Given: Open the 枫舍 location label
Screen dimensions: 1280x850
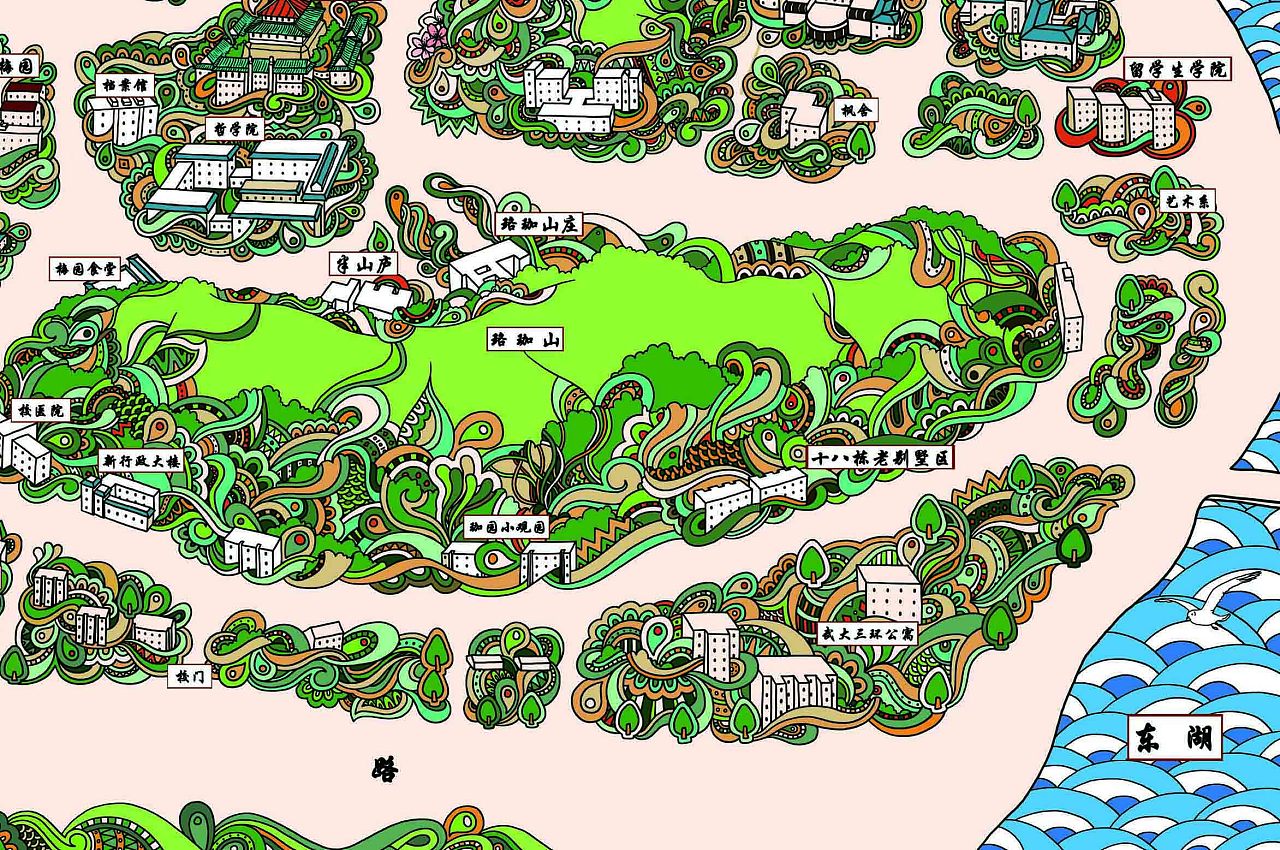Looking at the screenshot, I should click(x=855, y=109).
